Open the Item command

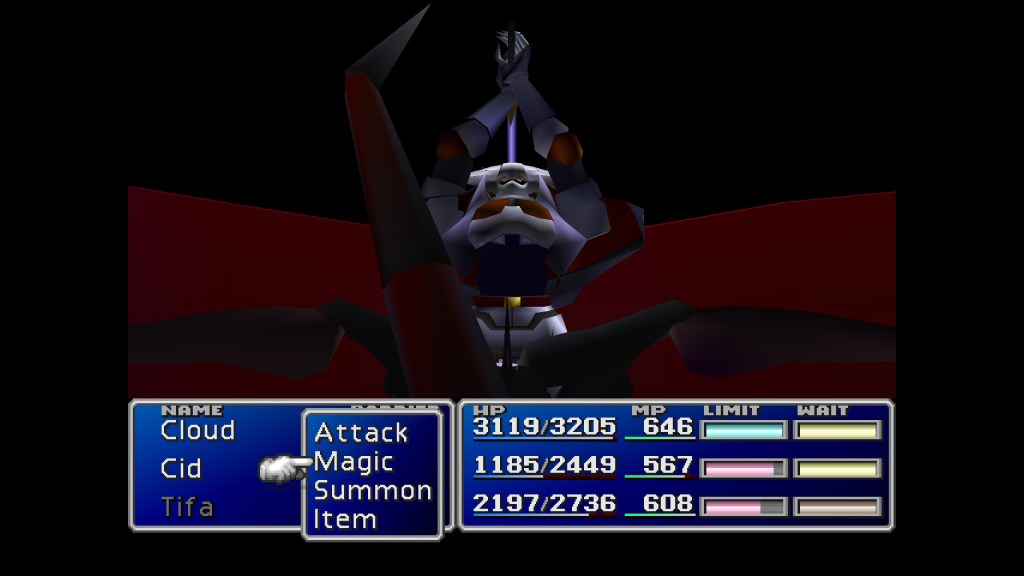[345, 519]
